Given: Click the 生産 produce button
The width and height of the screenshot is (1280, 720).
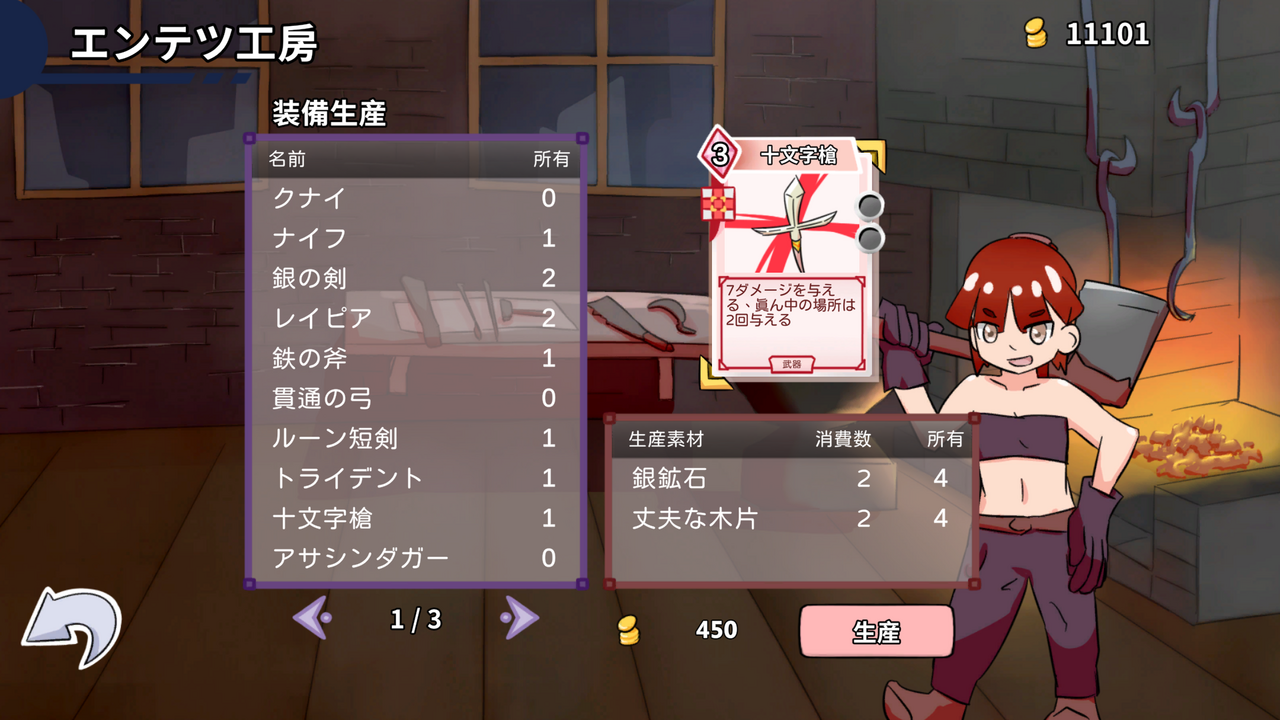Looking at the screenshot, I should click(x=876, y=631).
